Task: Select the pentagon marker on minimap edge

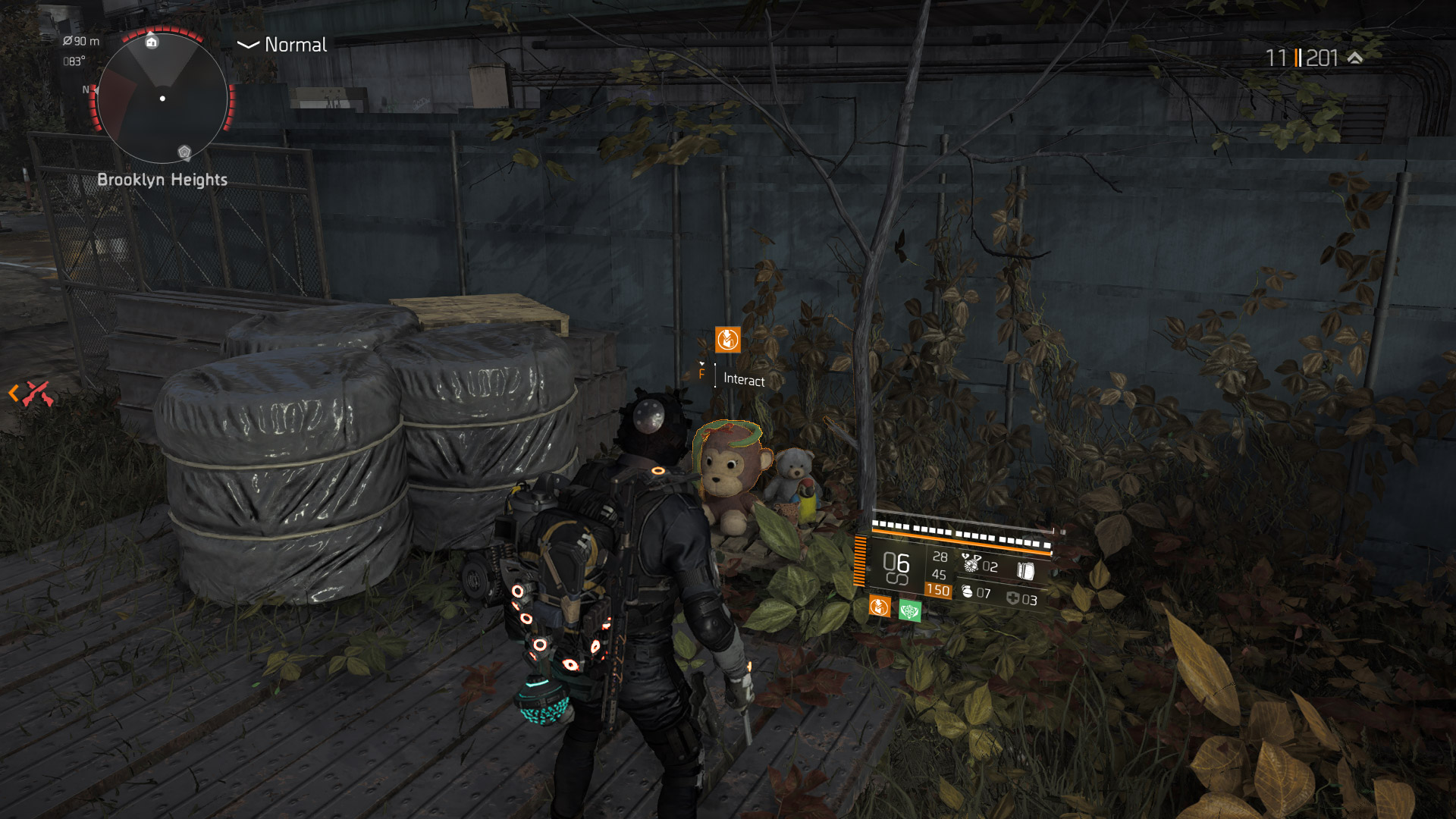Action: coord(184,152)
